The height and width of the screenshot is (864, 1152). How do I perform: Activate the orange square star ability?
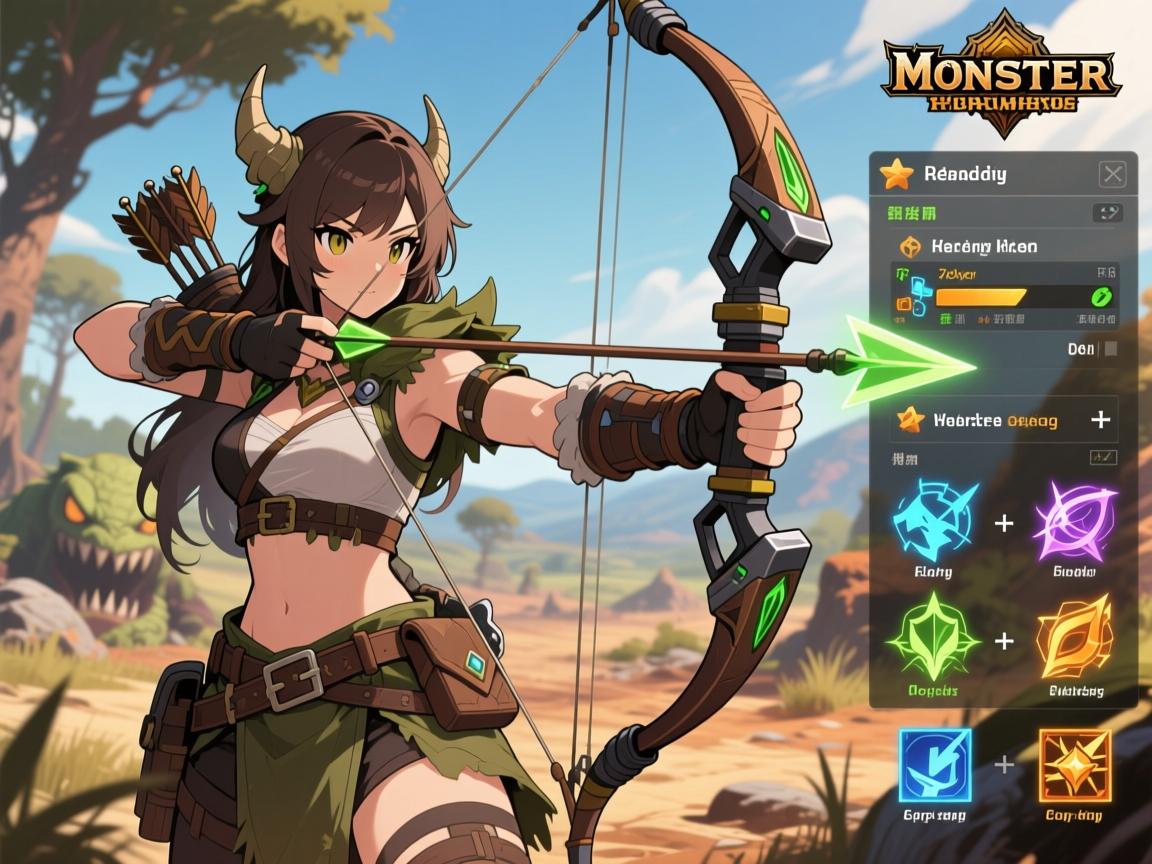pyautogui.click(x=1074, y=765)
